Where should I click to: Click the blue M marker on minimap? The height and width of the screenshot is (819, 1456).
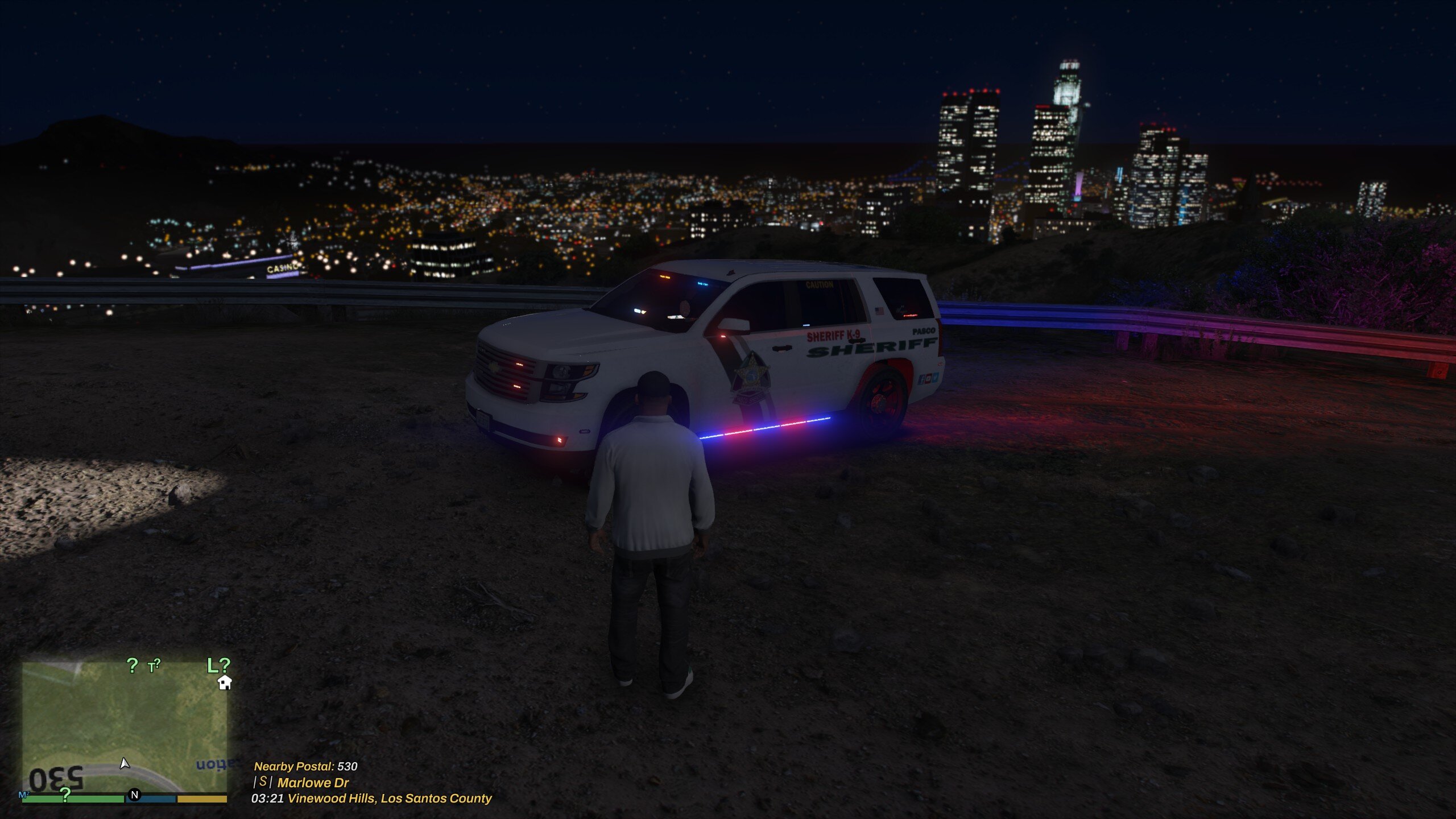click(x=24, y=795)
